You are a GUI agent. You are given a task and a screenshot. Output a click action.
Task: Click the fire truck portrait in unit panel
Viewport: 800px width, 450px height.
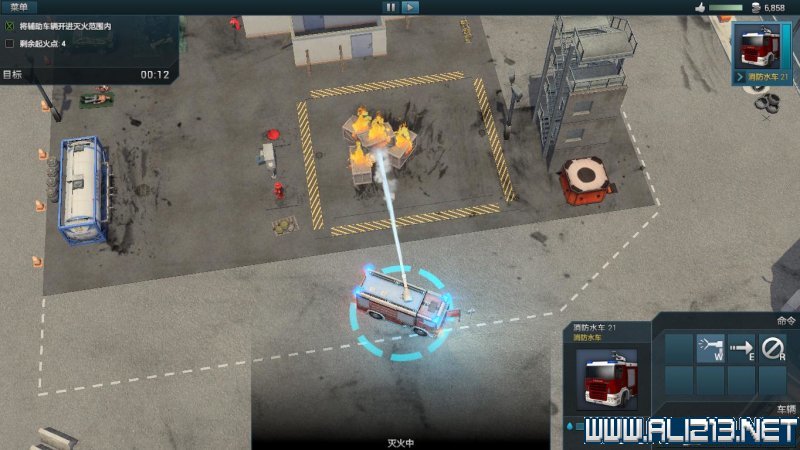click(608, 377)
